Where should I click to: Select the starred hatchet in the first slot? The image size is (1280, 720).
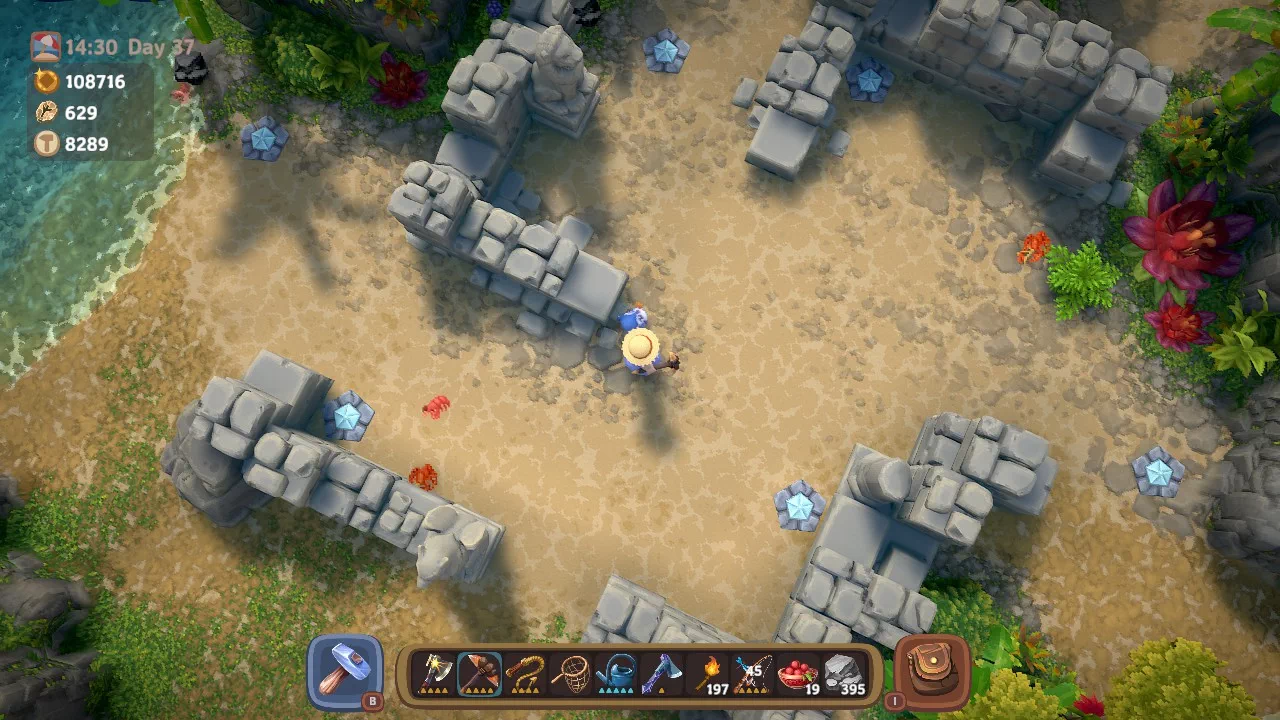point(434,672)
